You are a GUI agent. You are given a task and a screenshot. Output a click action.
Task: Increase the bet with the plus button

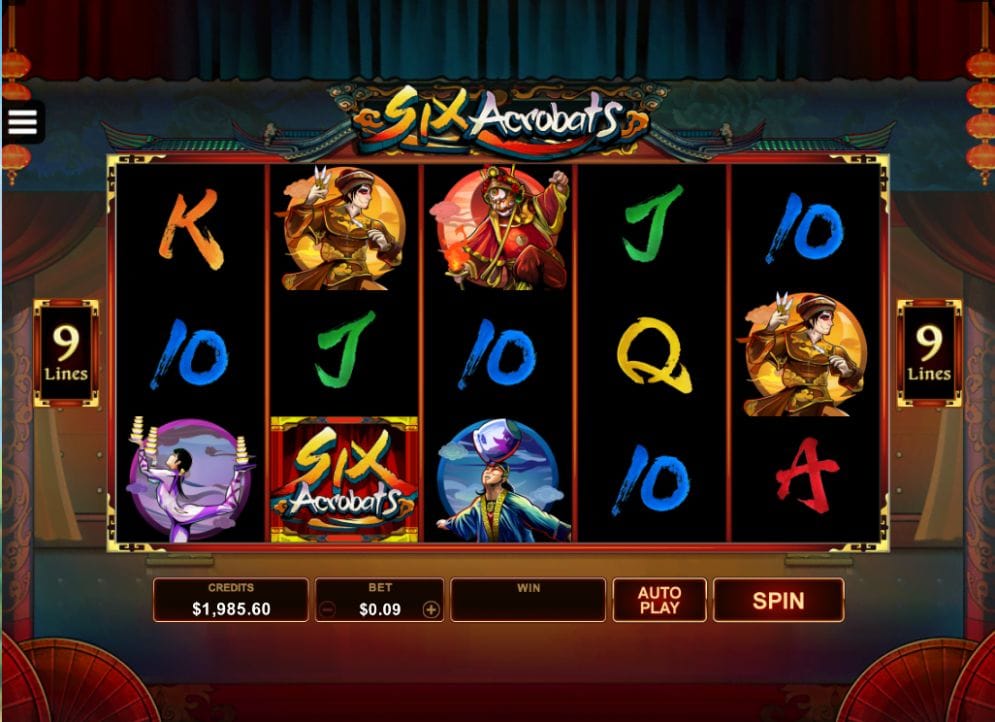[x=431, y=609]
